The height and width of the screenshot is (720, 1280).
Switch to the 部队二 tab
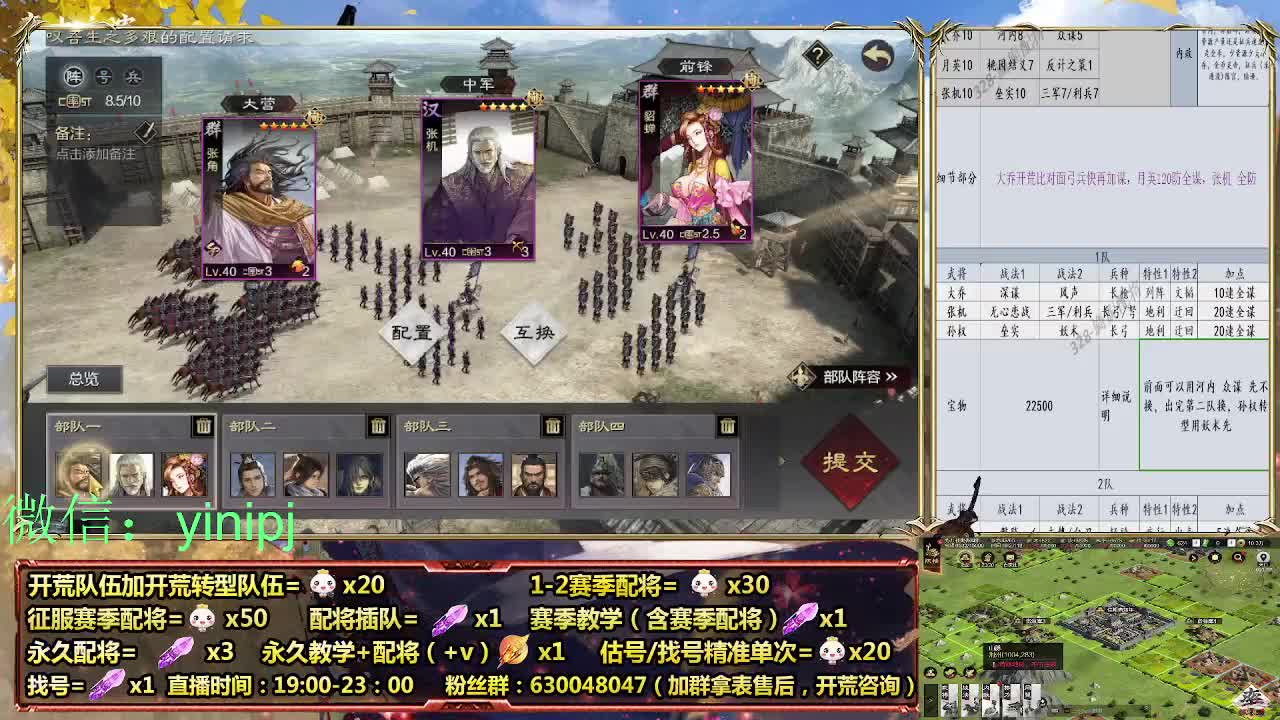click(x=255, y=425)
